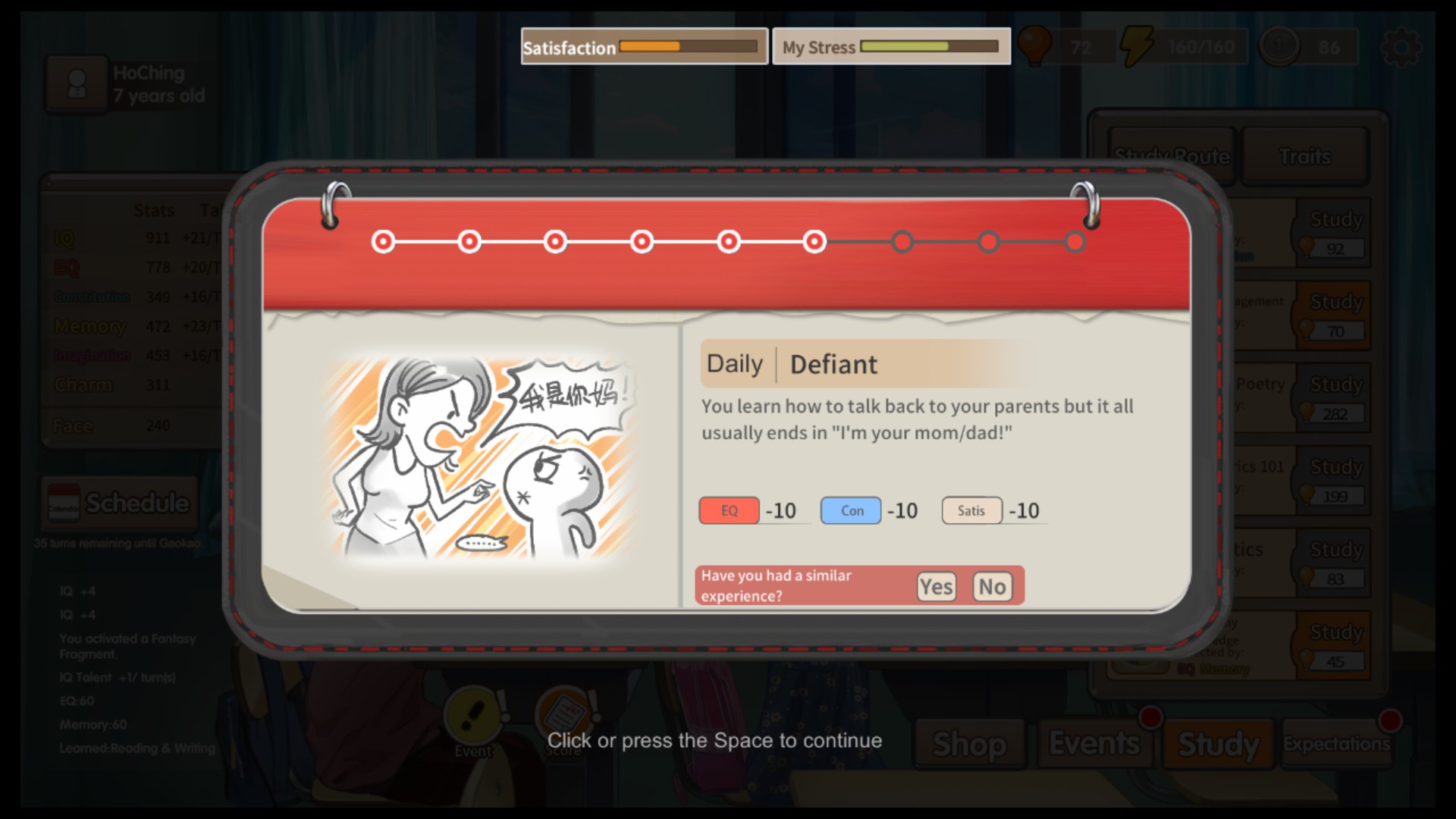This screenshot has width=1456, height=819.
Task: Click the blue Con stat badge
Action: click(850, 510)
